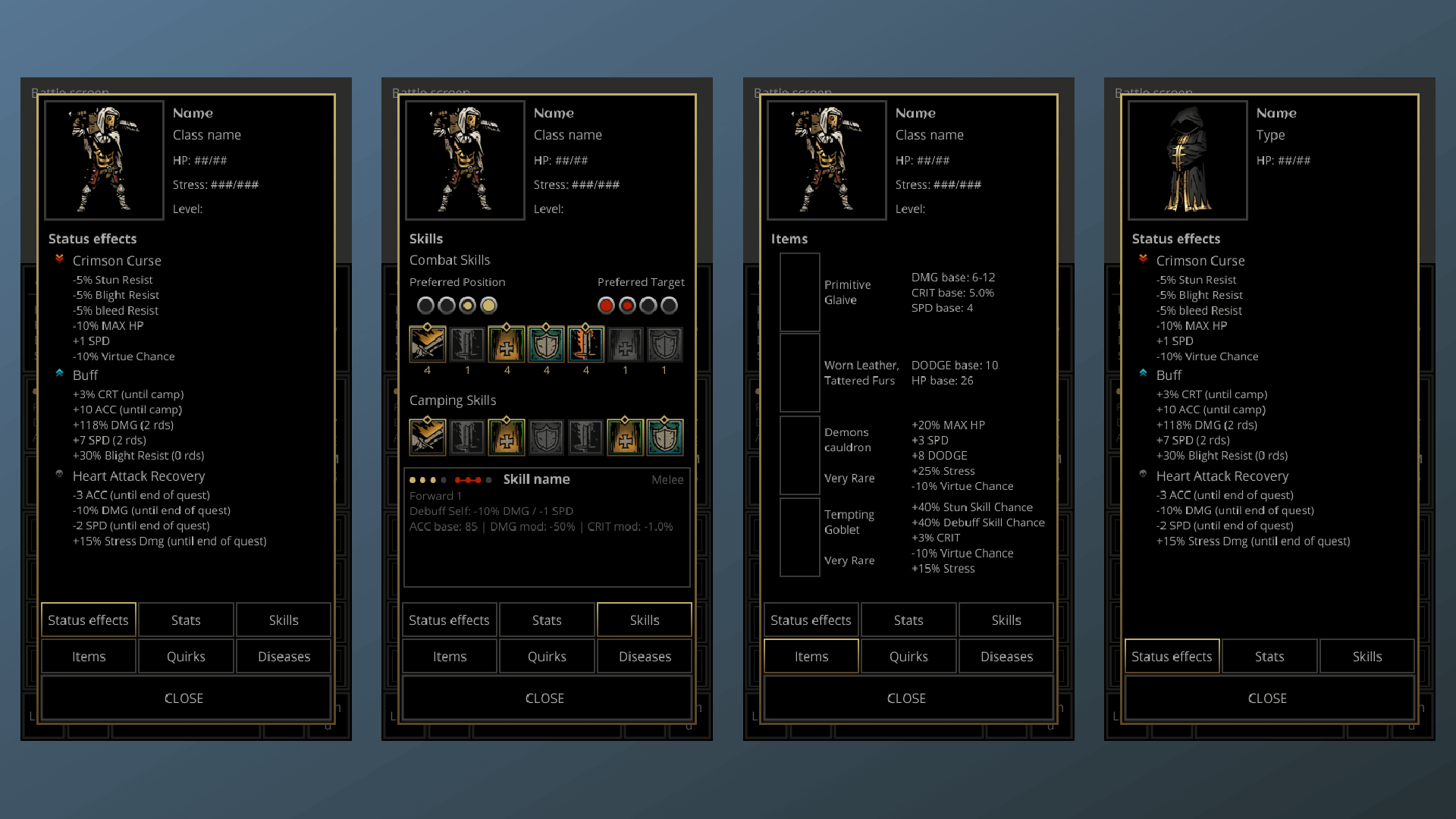Select the crossed-swords camping skill icon
Screen dimensions: 1456x819
tap(427, 437)
